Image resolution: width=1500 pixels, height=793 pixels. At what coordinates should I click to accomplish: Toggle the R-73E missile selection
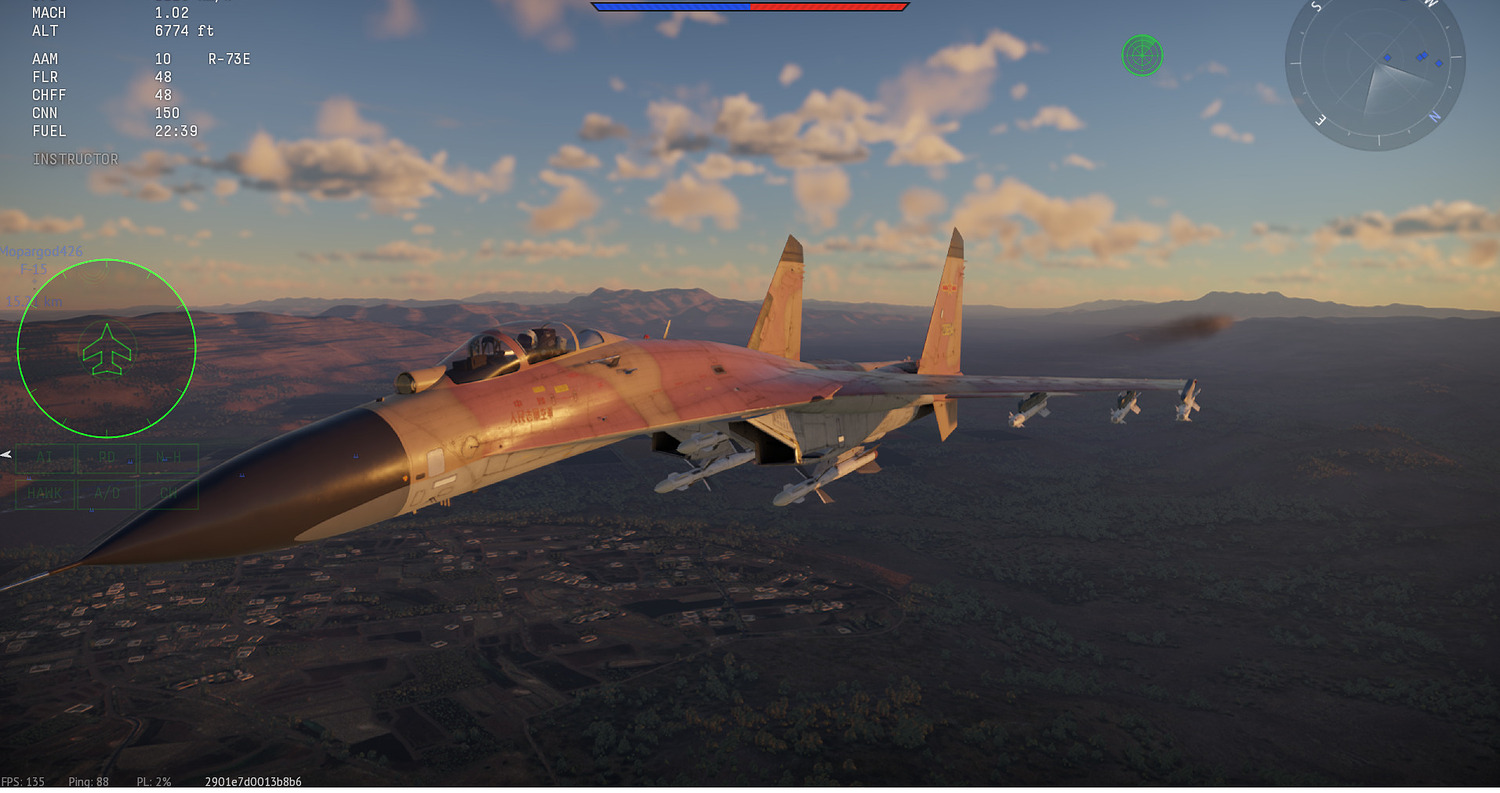(231, 58)
